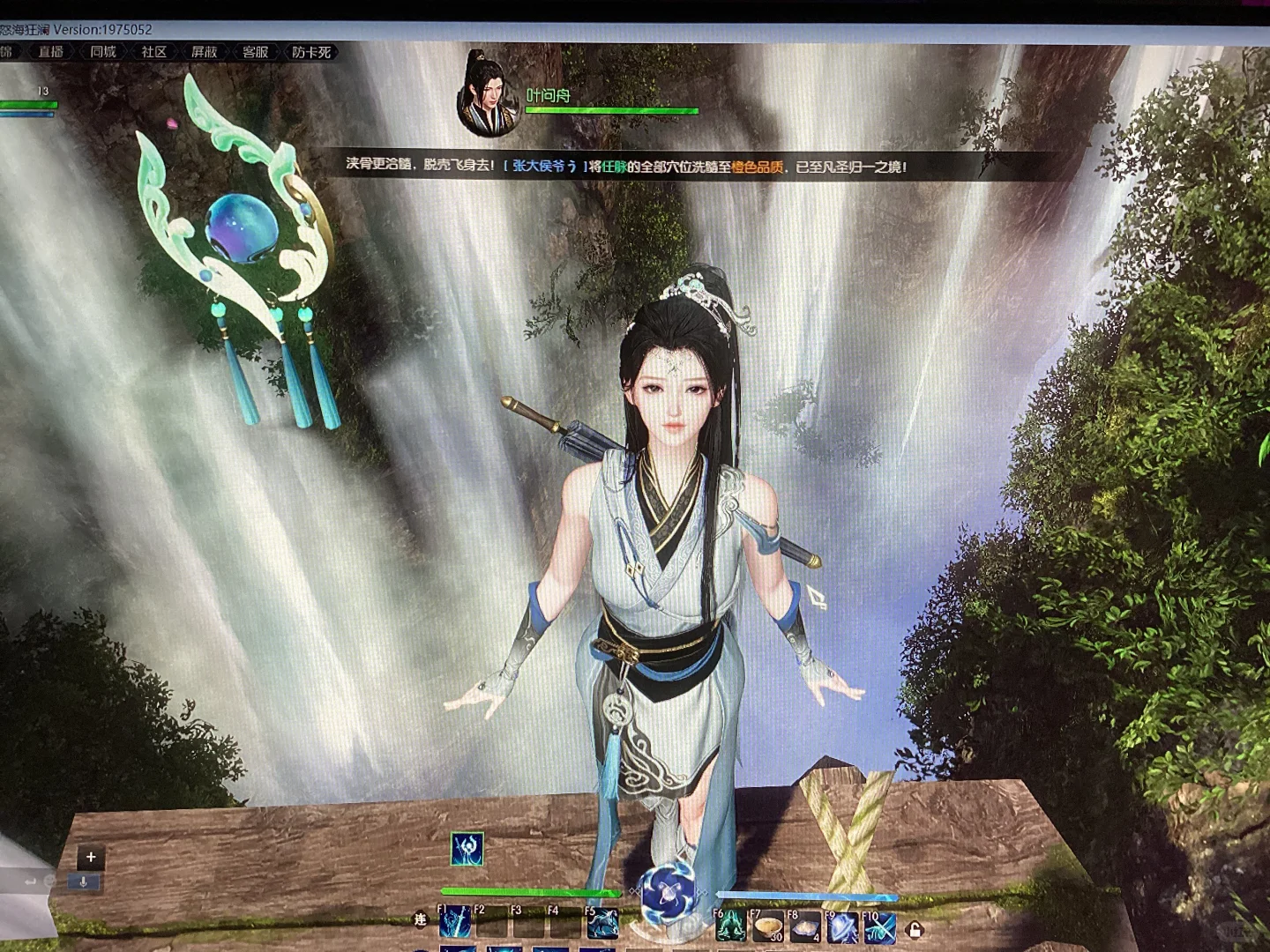
Task: Open the 社区 community menu
Action: [x=154, y=52]
